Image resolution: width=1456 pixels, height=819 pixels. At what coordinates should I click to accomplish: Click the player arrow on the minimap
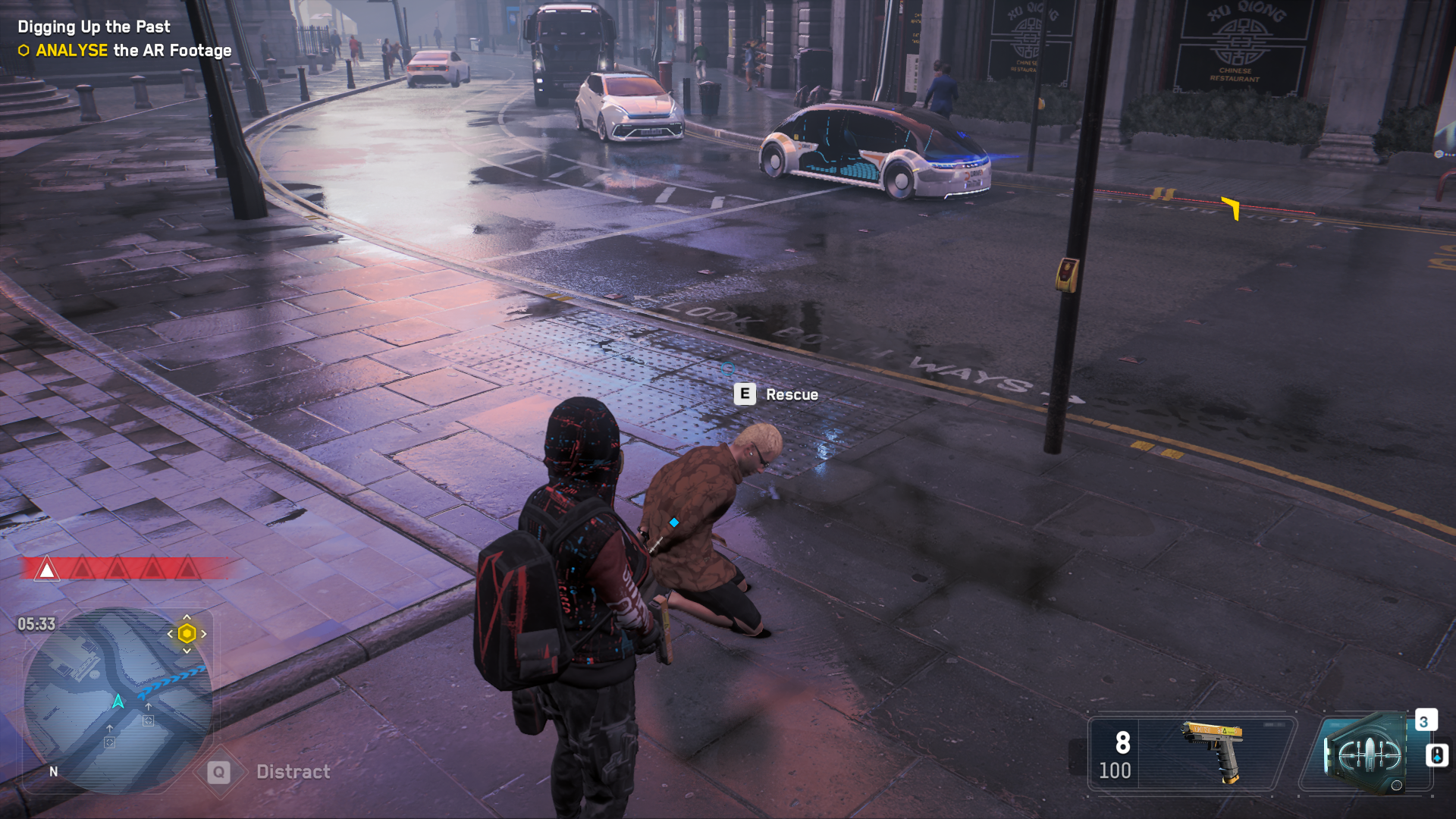click(118, 701)
